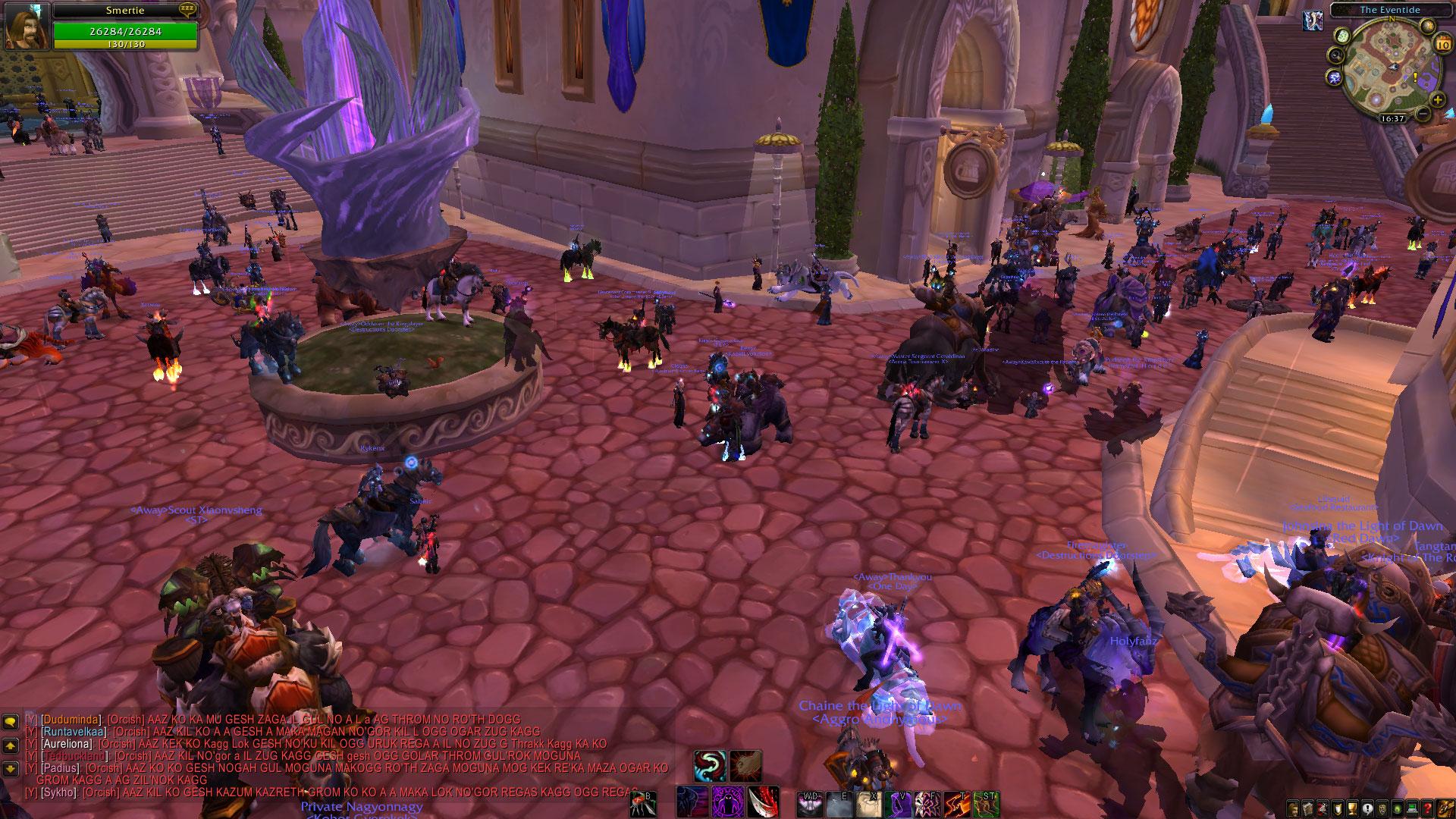The image size is (1456, 819).
Task: Activate the red-and-teal swirl ability
Action: click(x=710, y=765)
